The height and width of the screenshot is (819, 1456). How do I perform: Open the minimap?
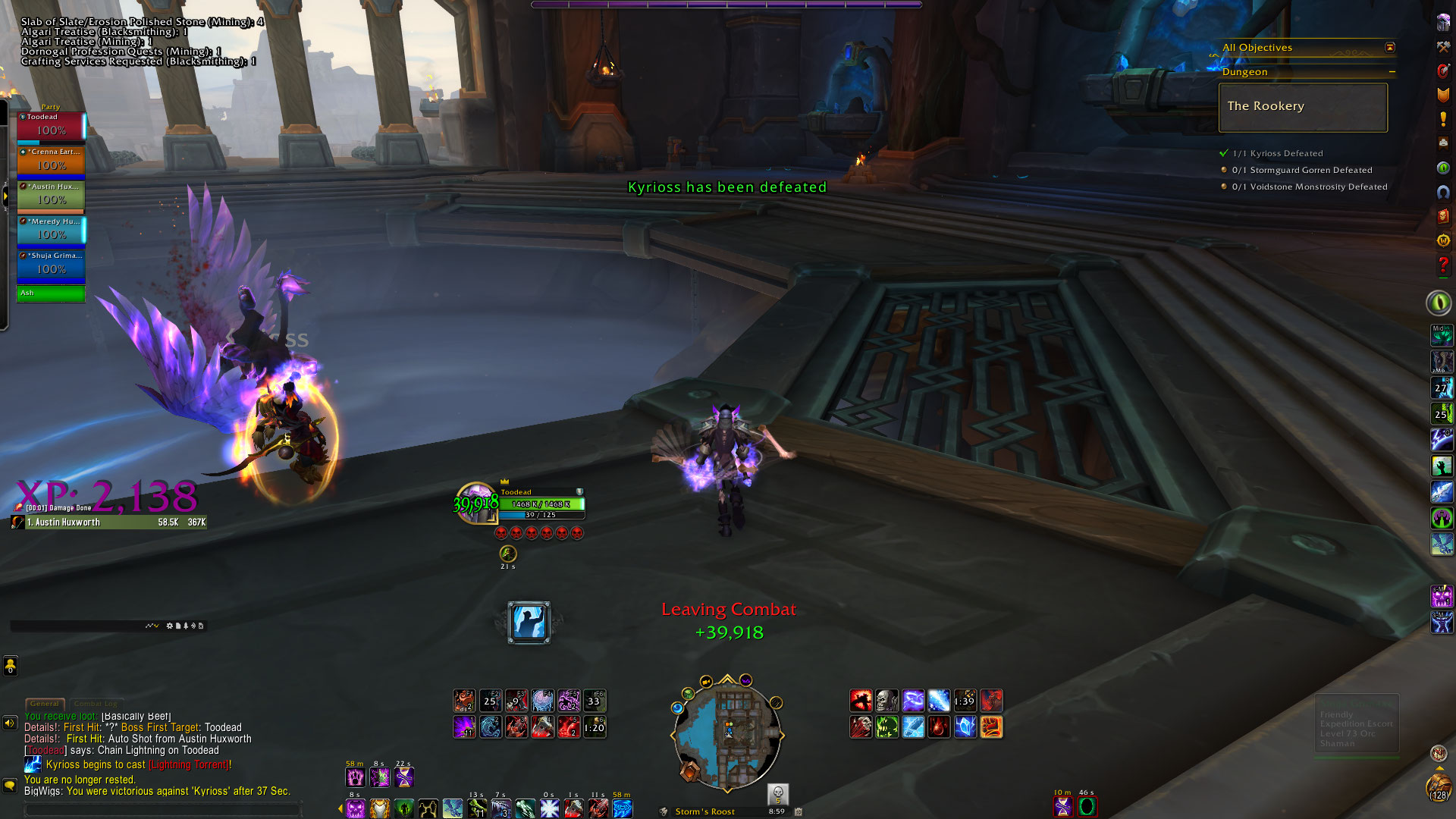click(726, 732)
